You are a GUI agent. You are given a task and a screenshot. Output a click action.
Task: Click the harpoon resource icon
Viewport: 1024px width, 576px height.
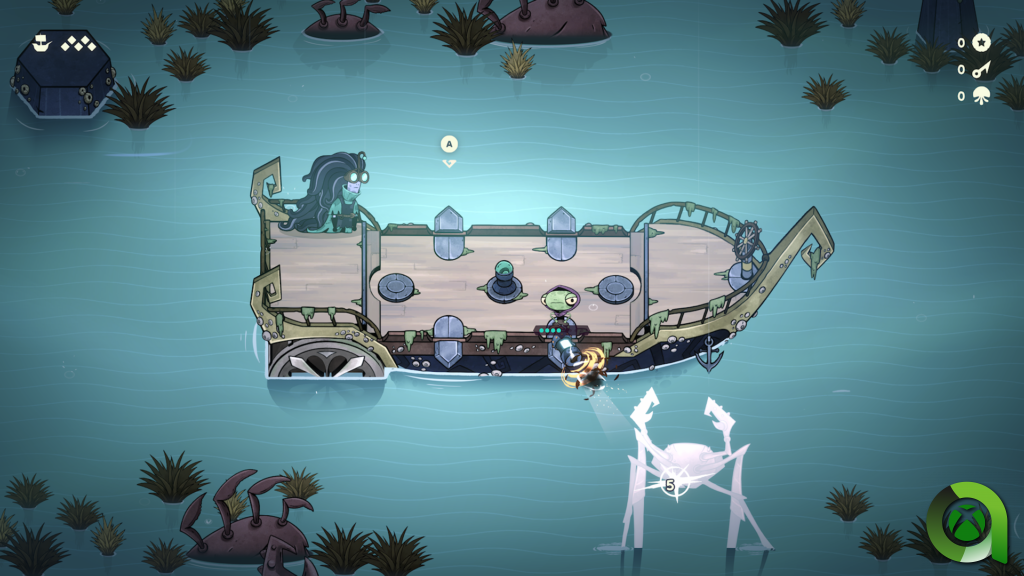[981, 69]
